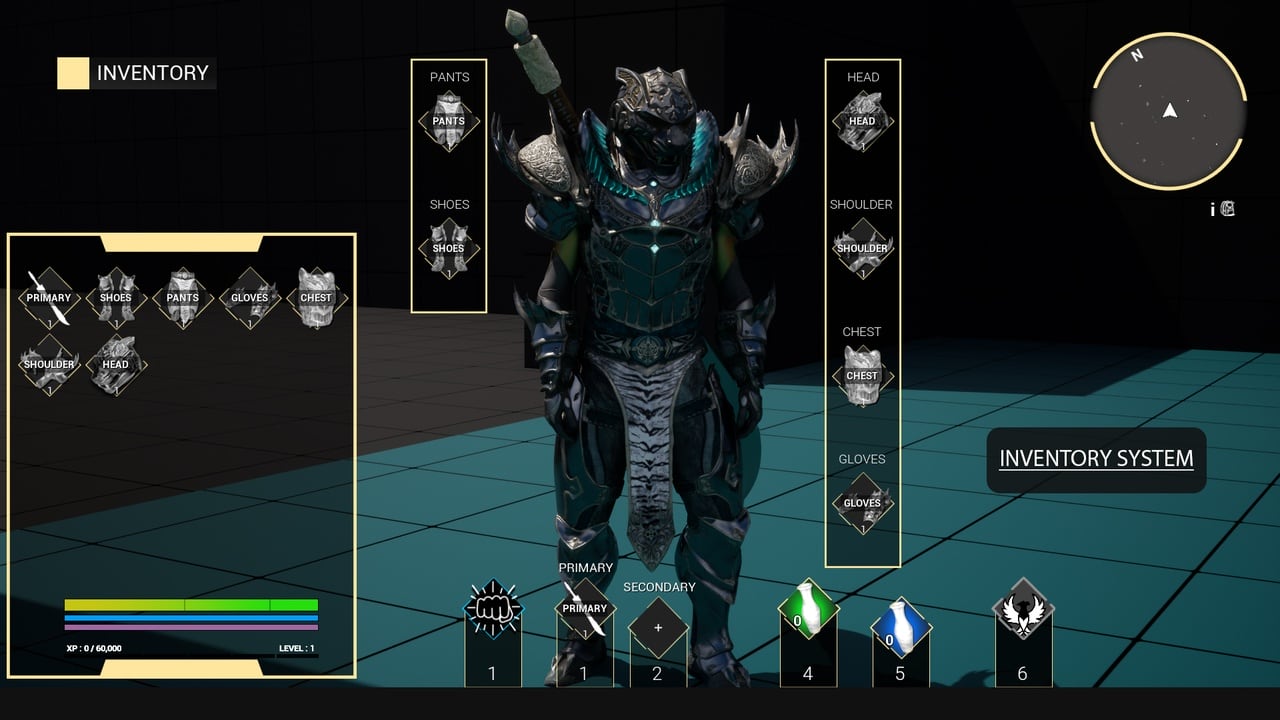Click the equipped Gloves slot in the equipment column
Viewport: 1280px width, 720px height.
click(862, 502)
